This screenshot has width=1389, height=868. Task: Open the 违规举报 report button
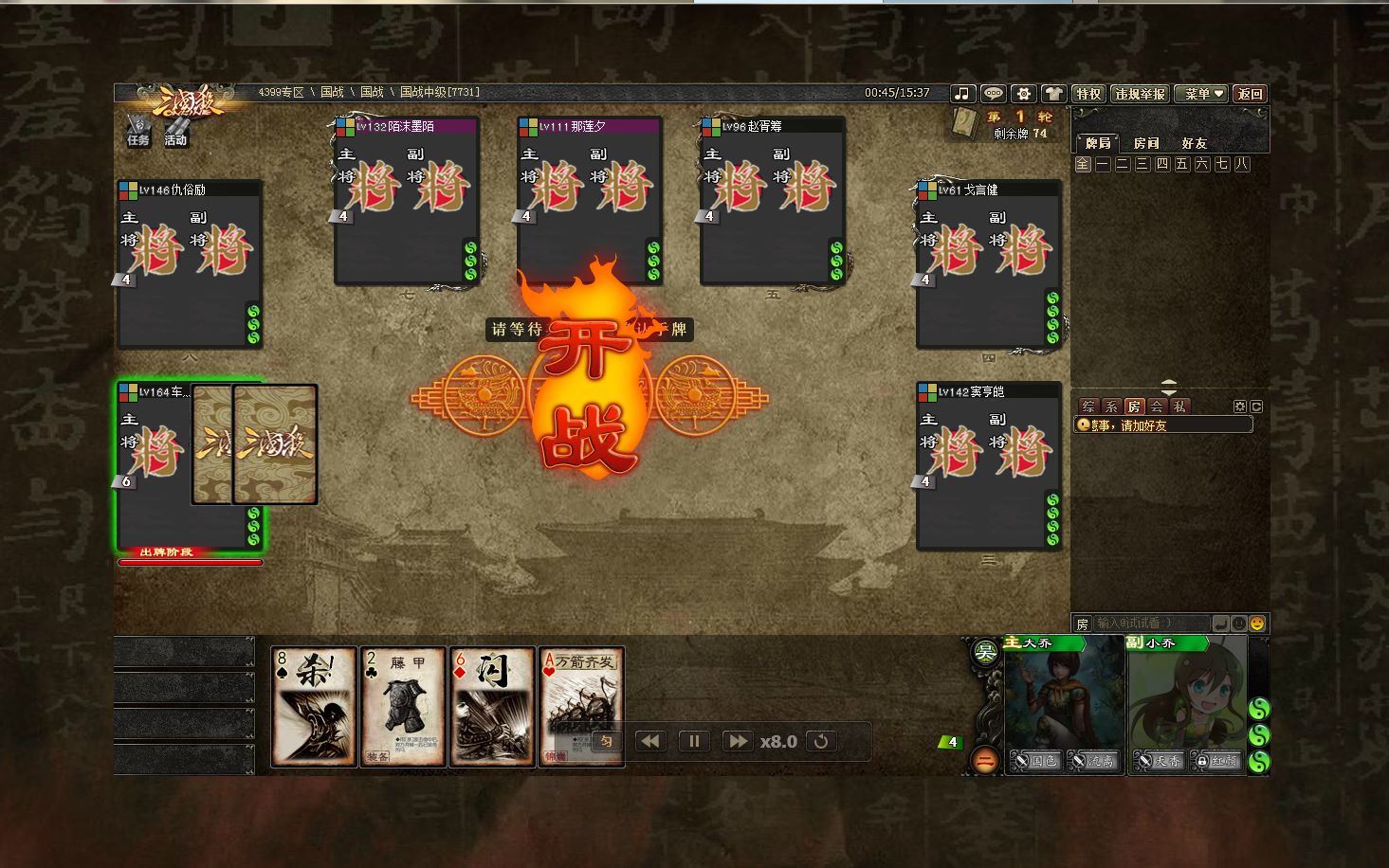1140,94
